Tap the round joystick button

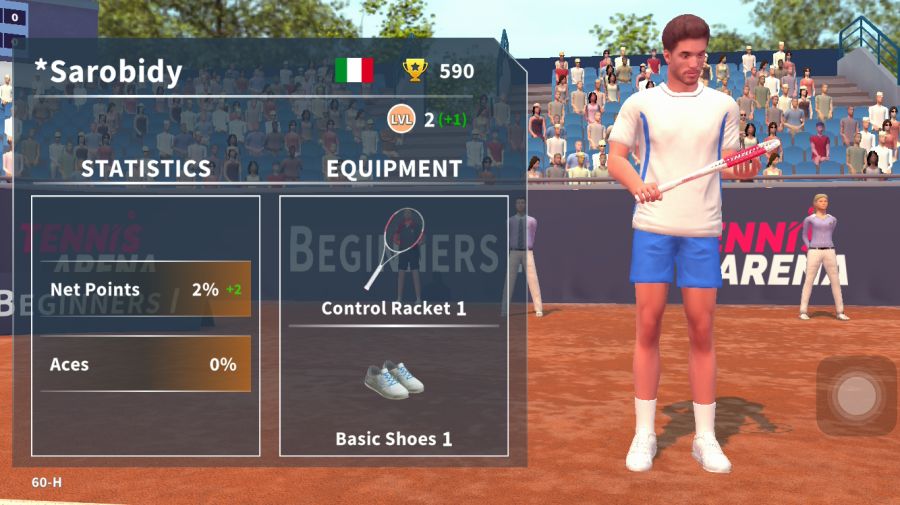pyautogui.click(x=855, y=396)
